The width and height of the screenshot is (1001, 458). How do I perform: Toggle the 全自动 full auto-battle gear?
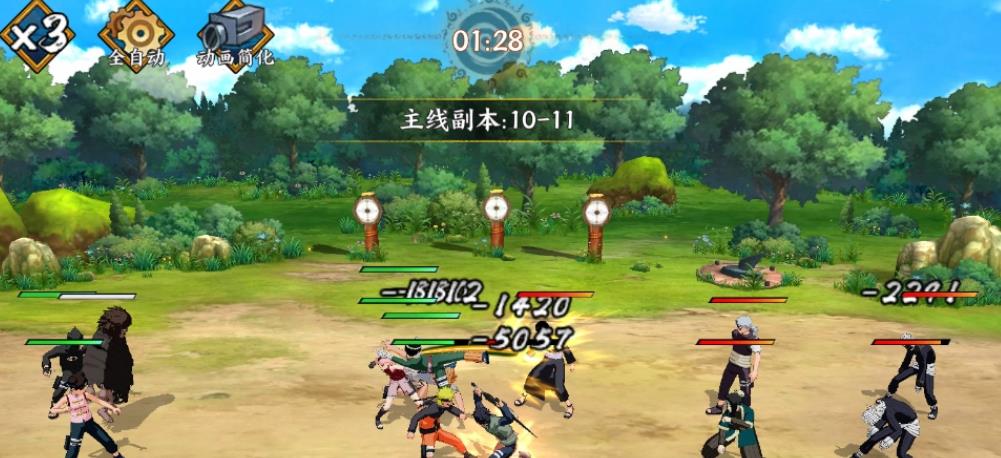click(136, 32)
